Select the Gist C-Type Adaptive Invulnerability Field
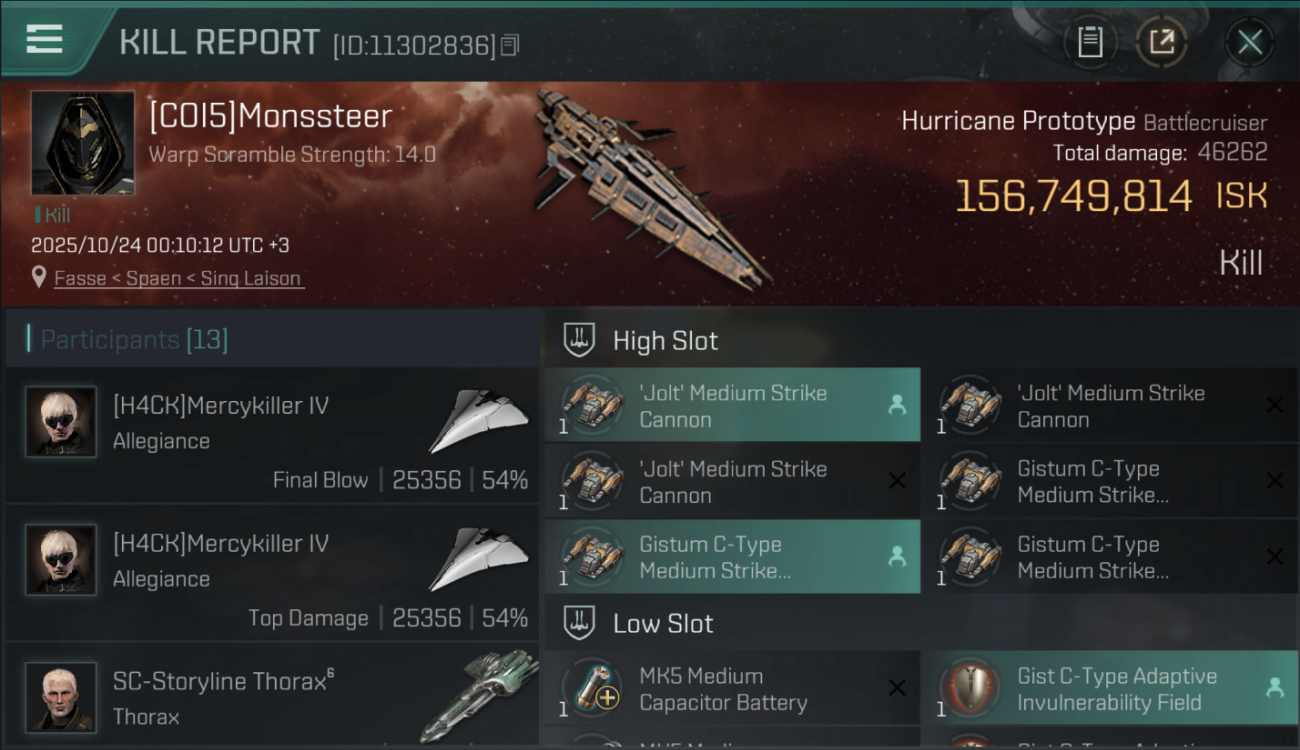Screen dimensions: 1300x750 [1108, 689]
